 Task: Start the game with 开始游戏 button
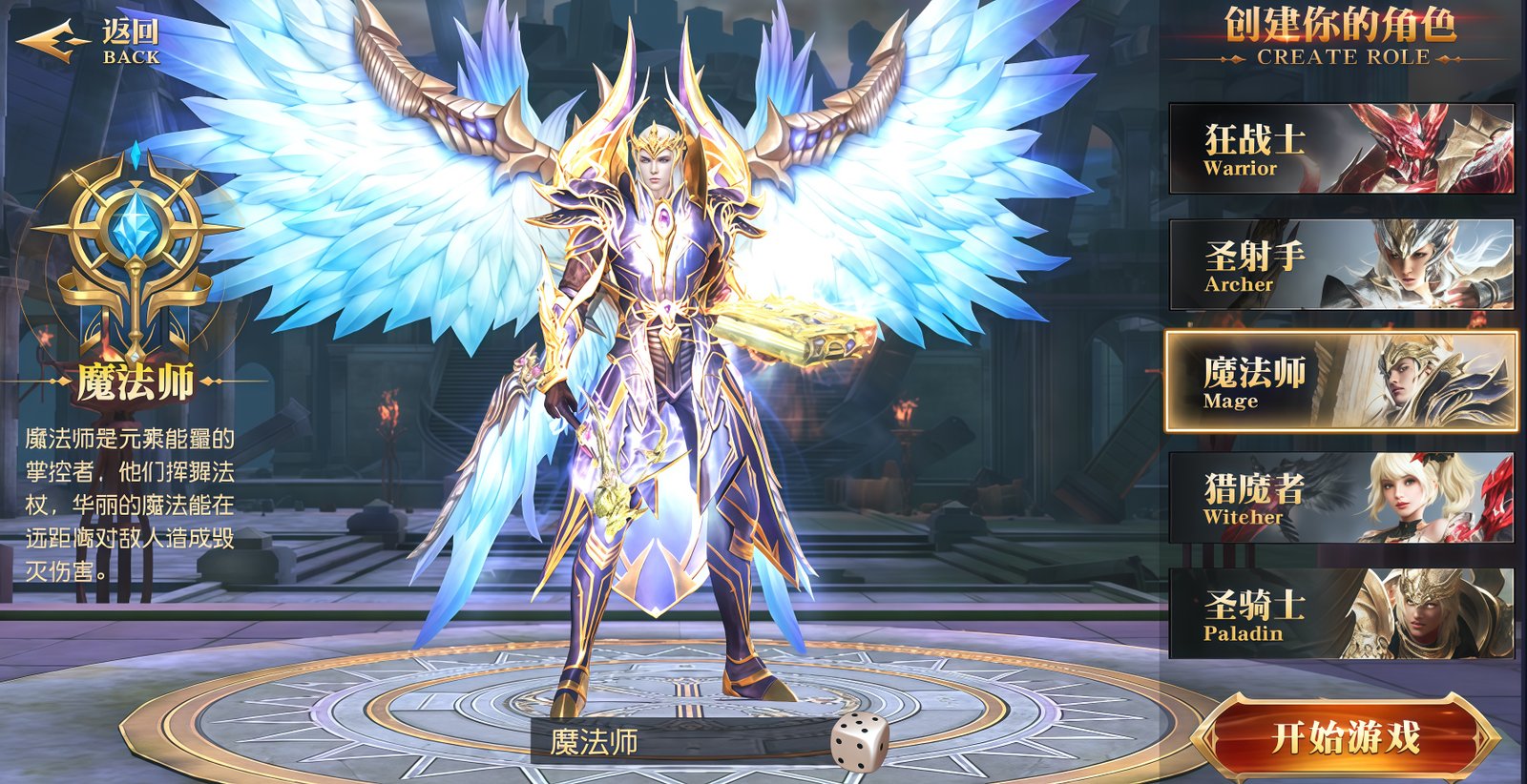click(x=1345, y=737)
